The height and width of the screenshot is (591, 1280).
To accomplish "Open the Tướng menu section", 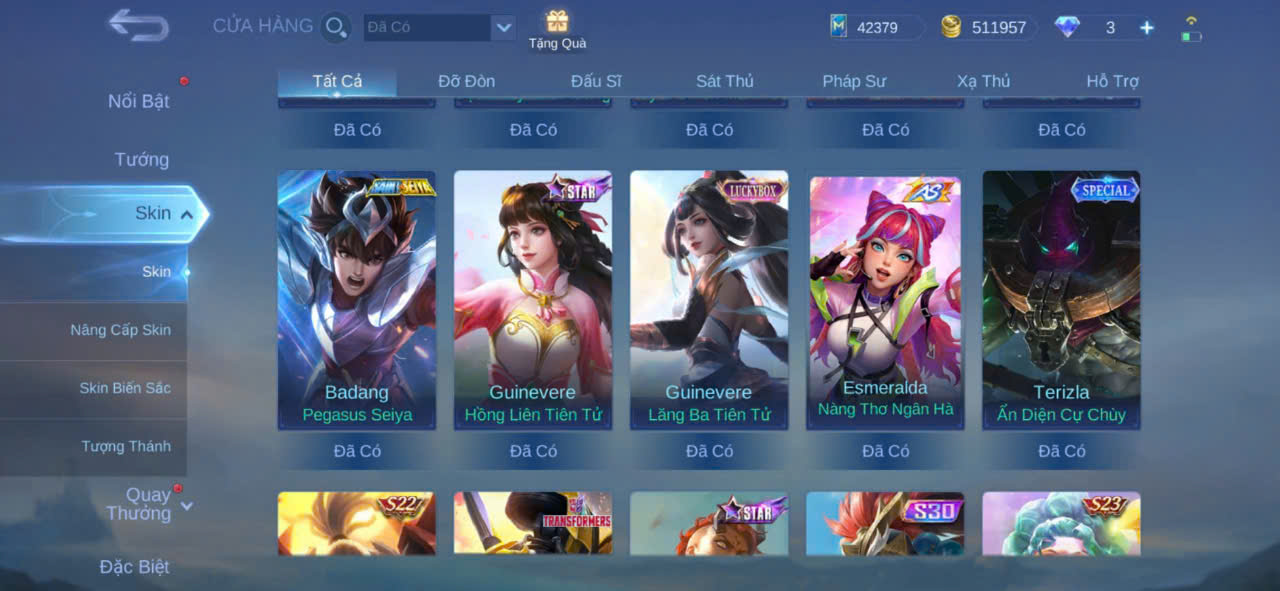I will click(142, 159).
